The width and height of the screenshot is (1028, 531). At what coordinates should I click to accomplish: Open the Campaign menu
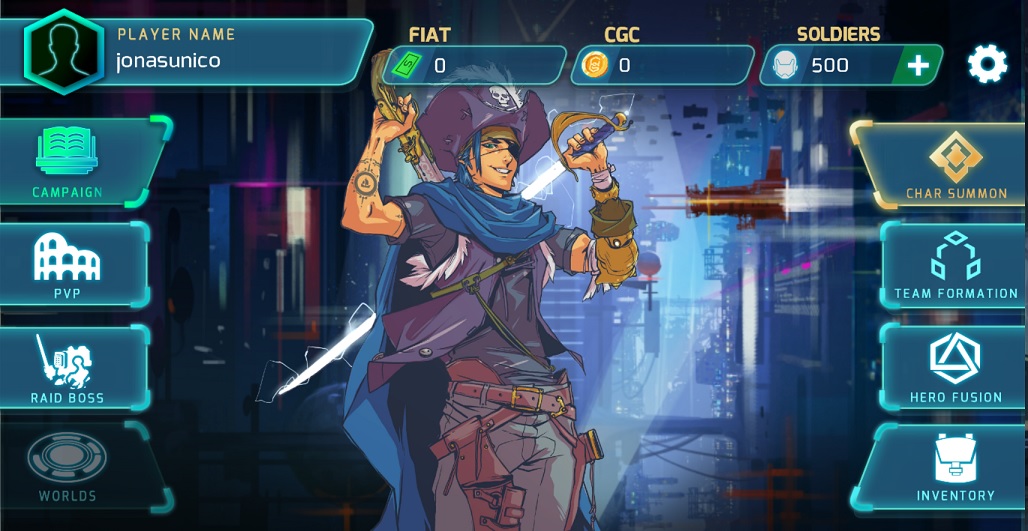(68, 160)
